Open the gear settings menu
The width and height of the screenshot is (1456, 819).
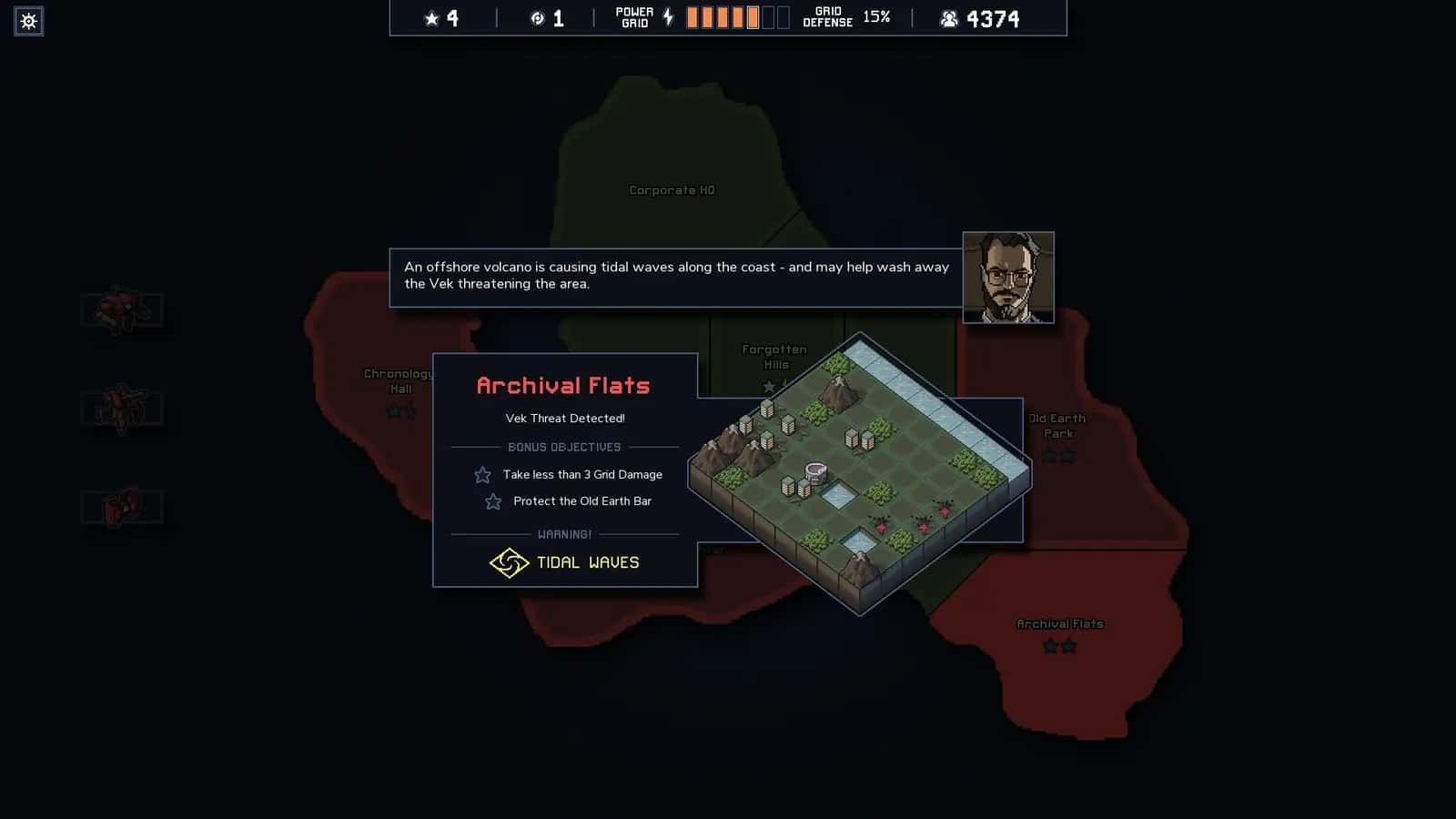(x=28, y=21)
